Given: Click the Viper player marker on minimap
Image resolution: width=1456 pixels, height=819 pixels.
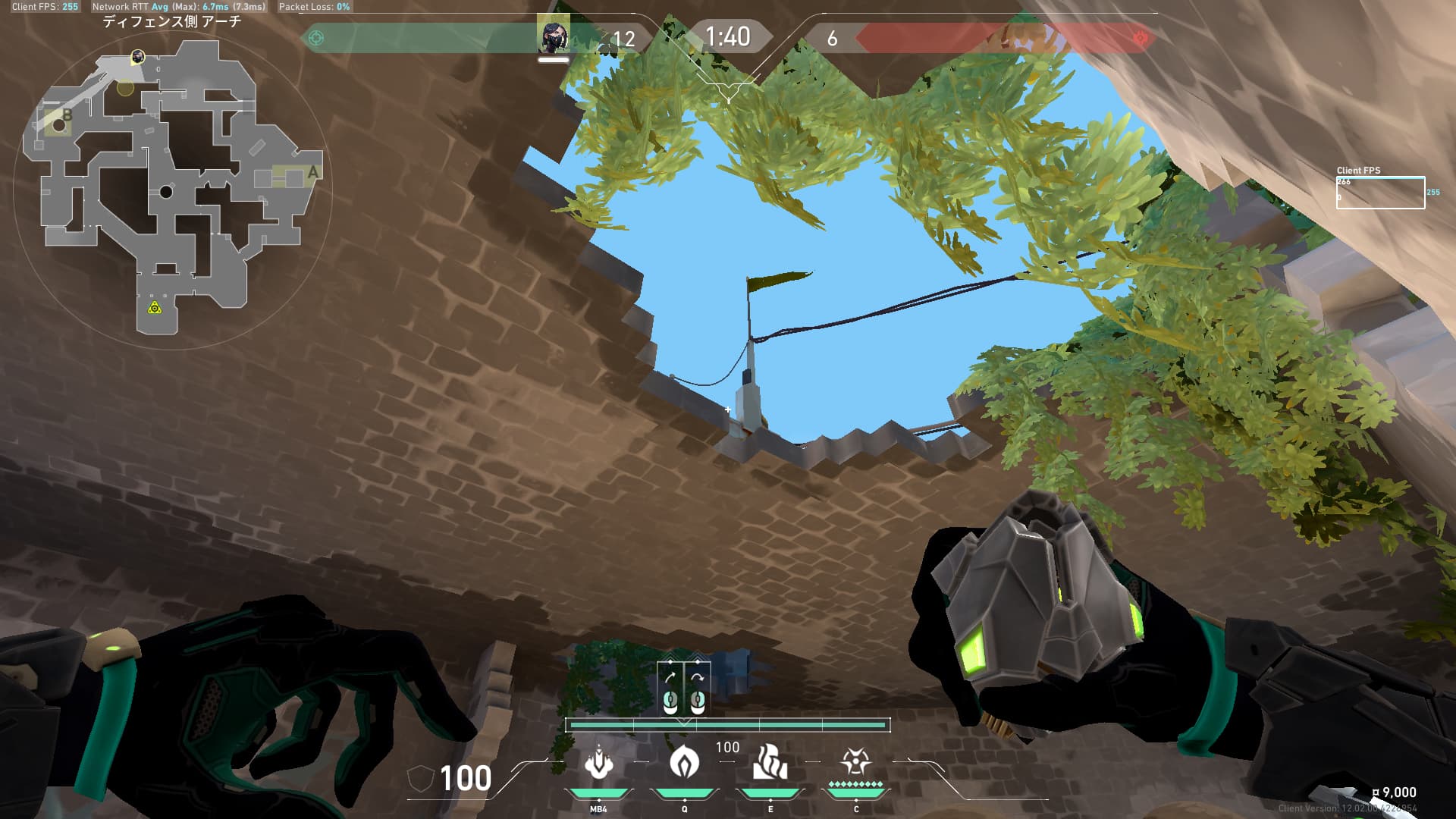Looking at the screenshot, I should pyautogui.click(x=138, y=56).
